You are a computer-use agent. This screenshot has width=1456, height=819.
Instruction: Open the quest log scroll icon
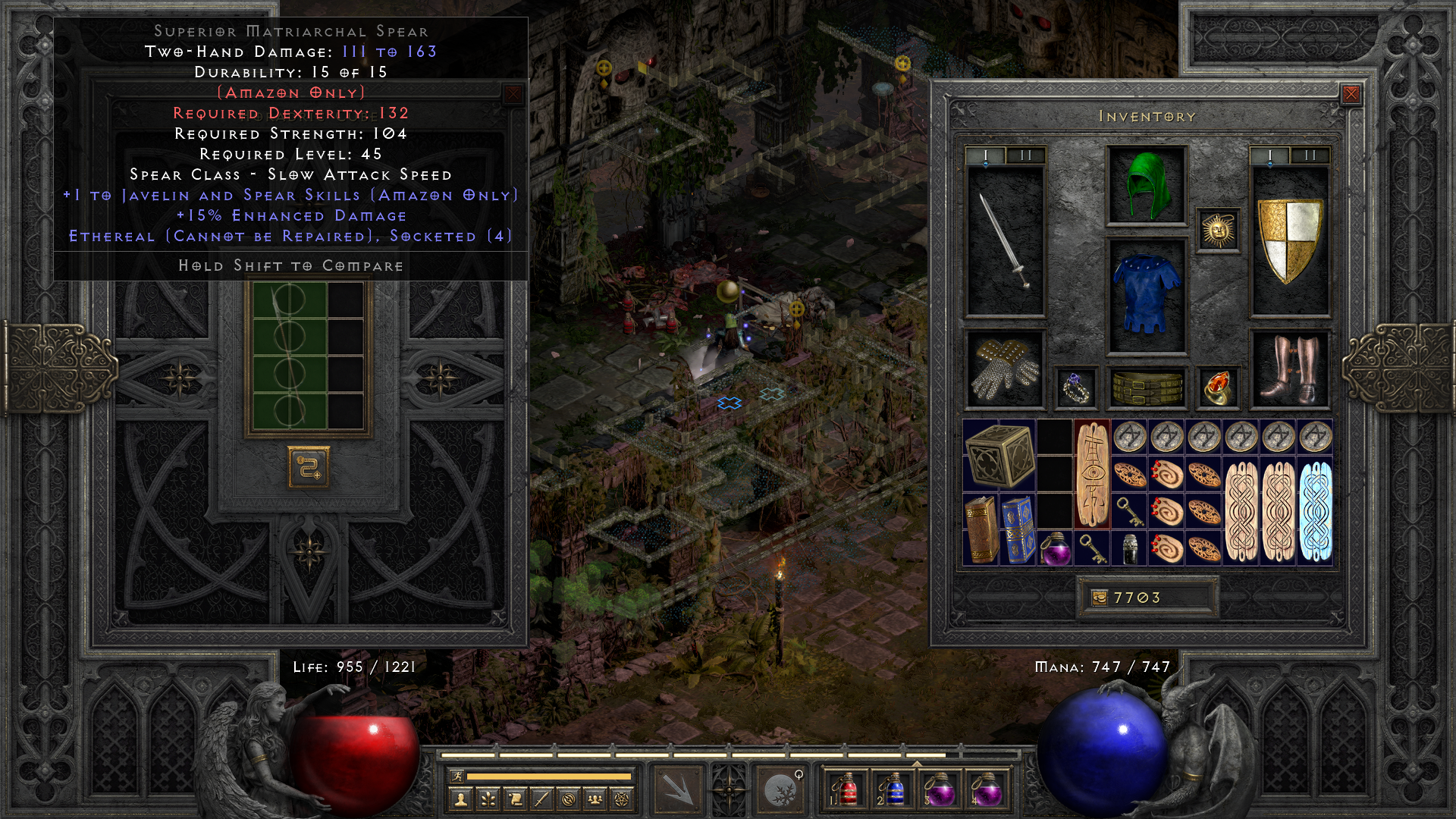point(515,799)
